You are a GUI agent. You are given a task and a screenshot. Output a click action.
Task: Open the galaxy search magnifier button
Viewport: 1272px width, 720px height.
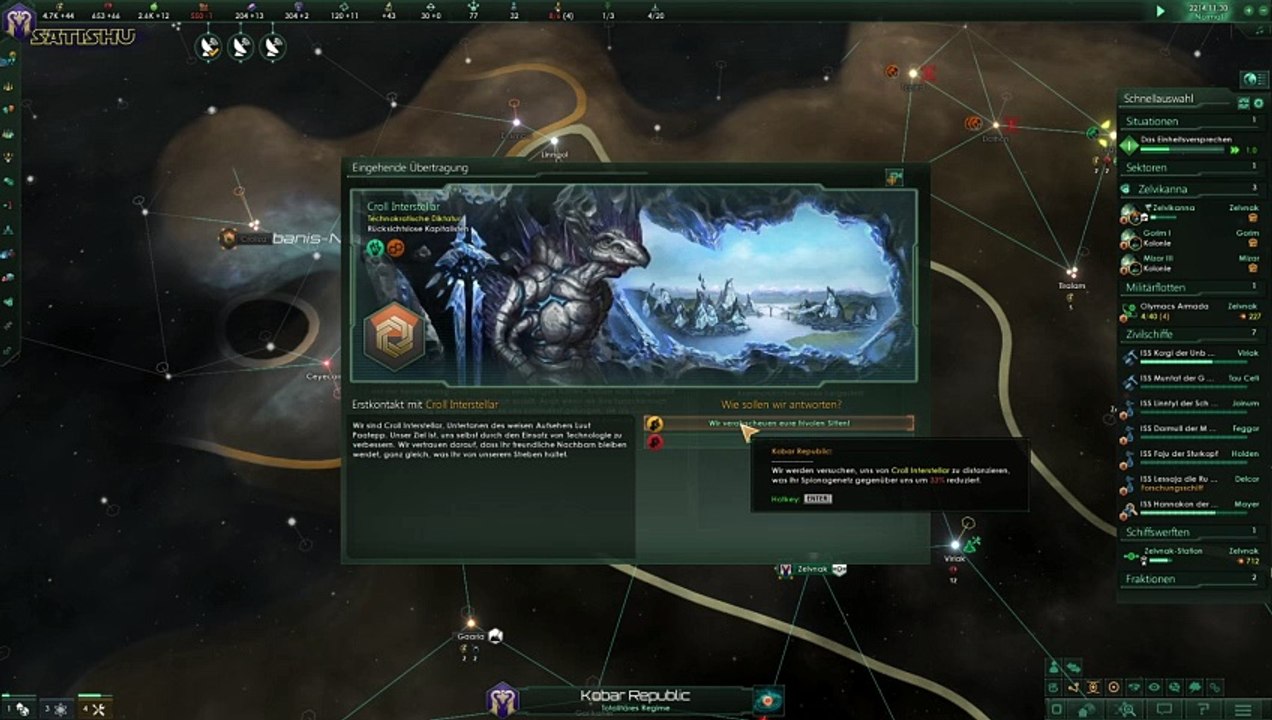coord(1128,709)
